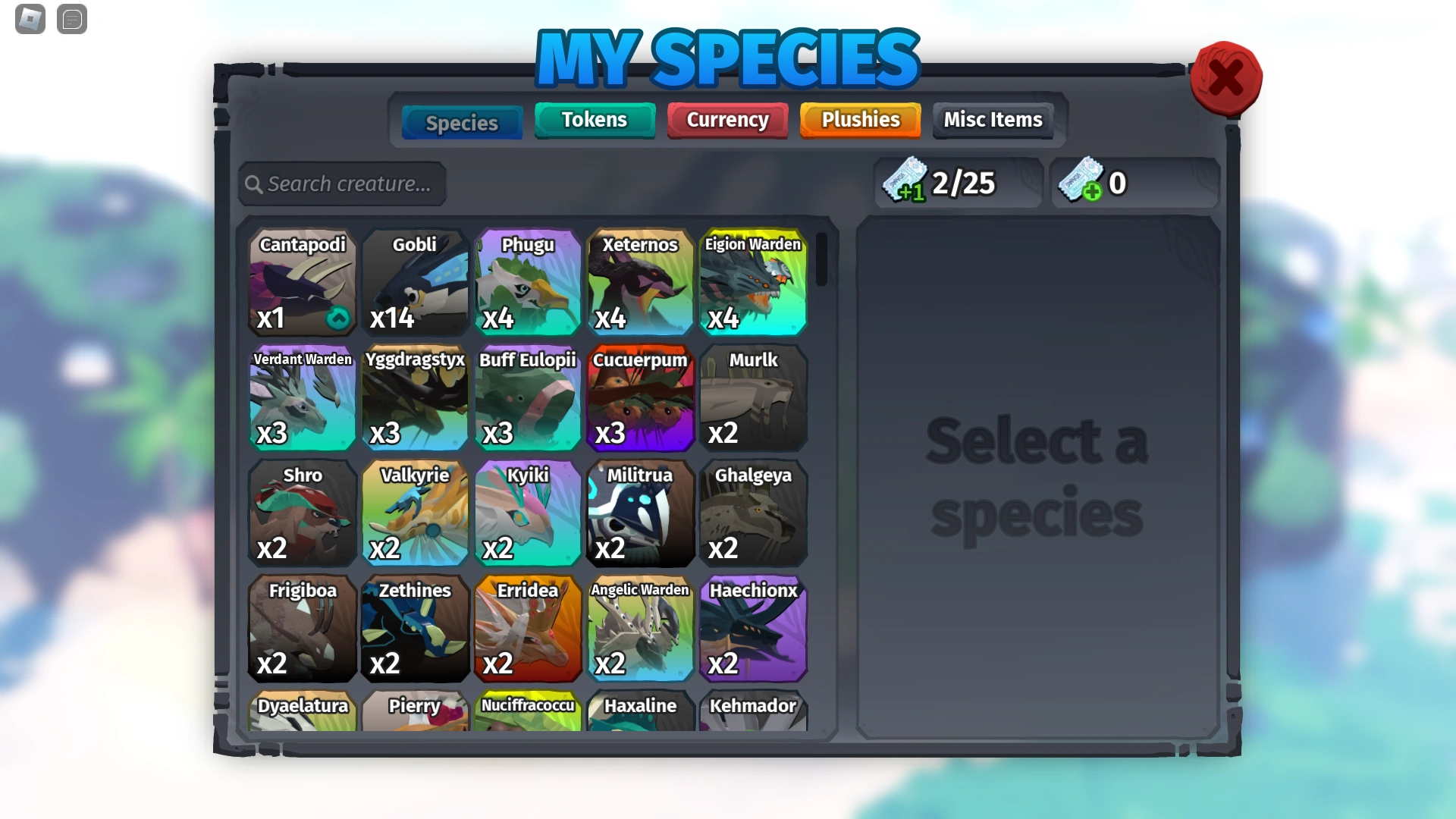This screenshot has width=1456, height=819.
Task: Click the teal upgrade arrow on Cantapodi
Action: (337, 318)
